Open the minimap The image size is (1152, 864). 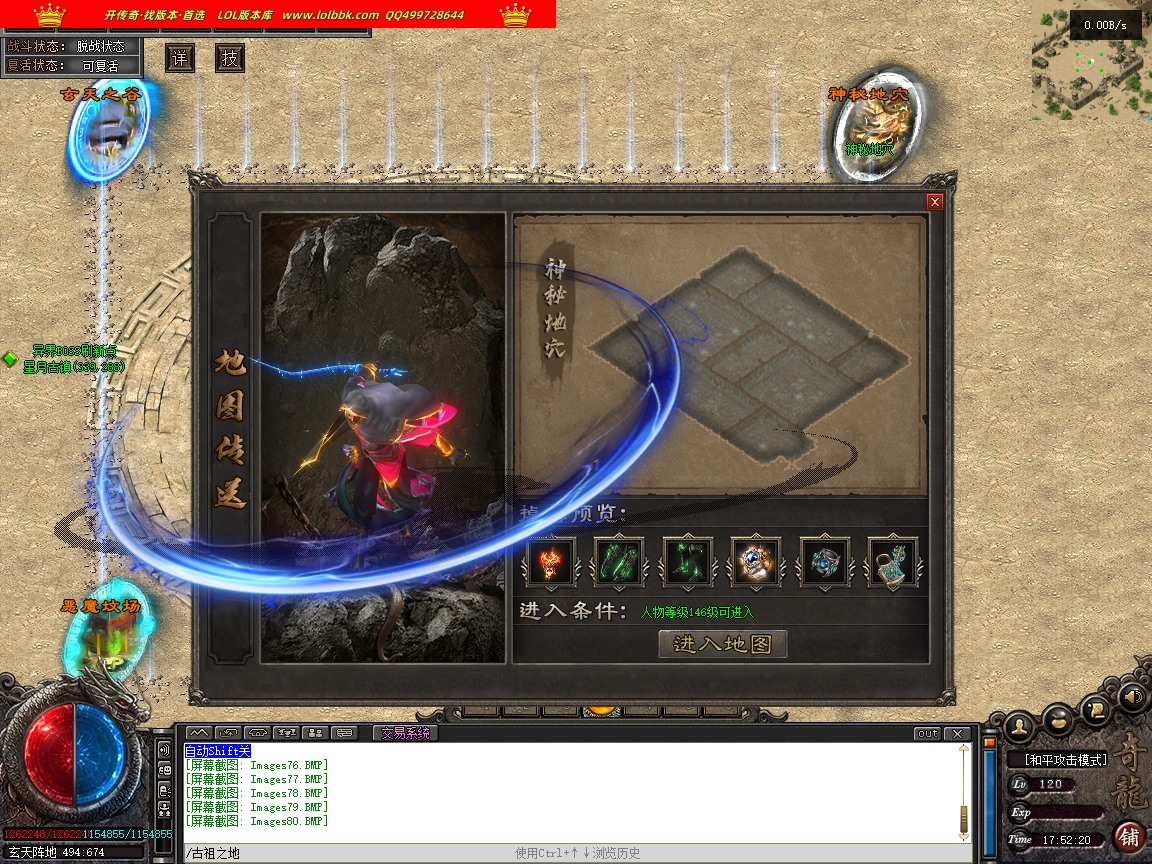click(1090, 62)
